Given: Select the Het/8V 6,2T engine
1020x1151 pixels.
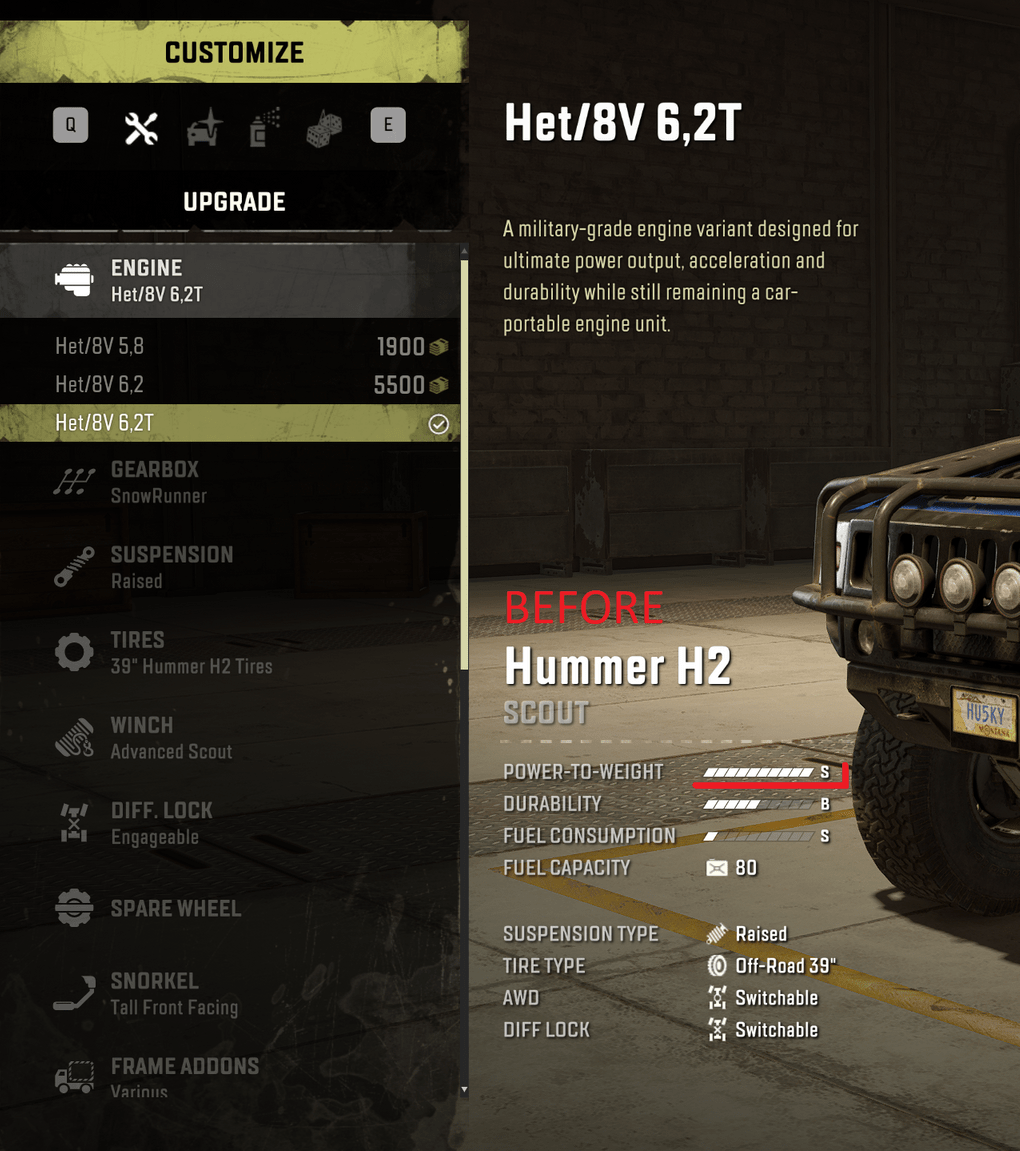Looking at the screenshot, I should point(230,423).
